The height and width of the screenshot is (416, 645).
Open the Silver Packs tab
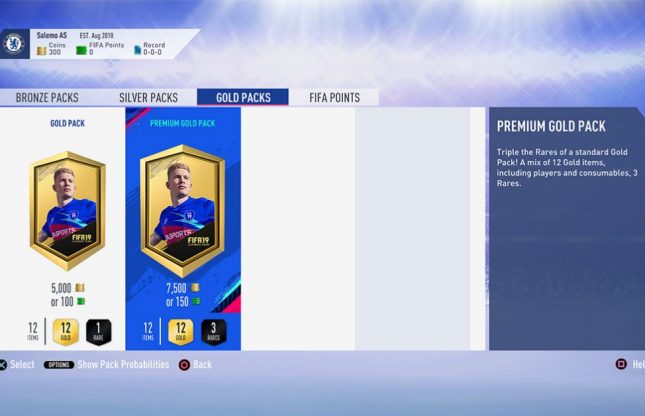tap(148, 98)
